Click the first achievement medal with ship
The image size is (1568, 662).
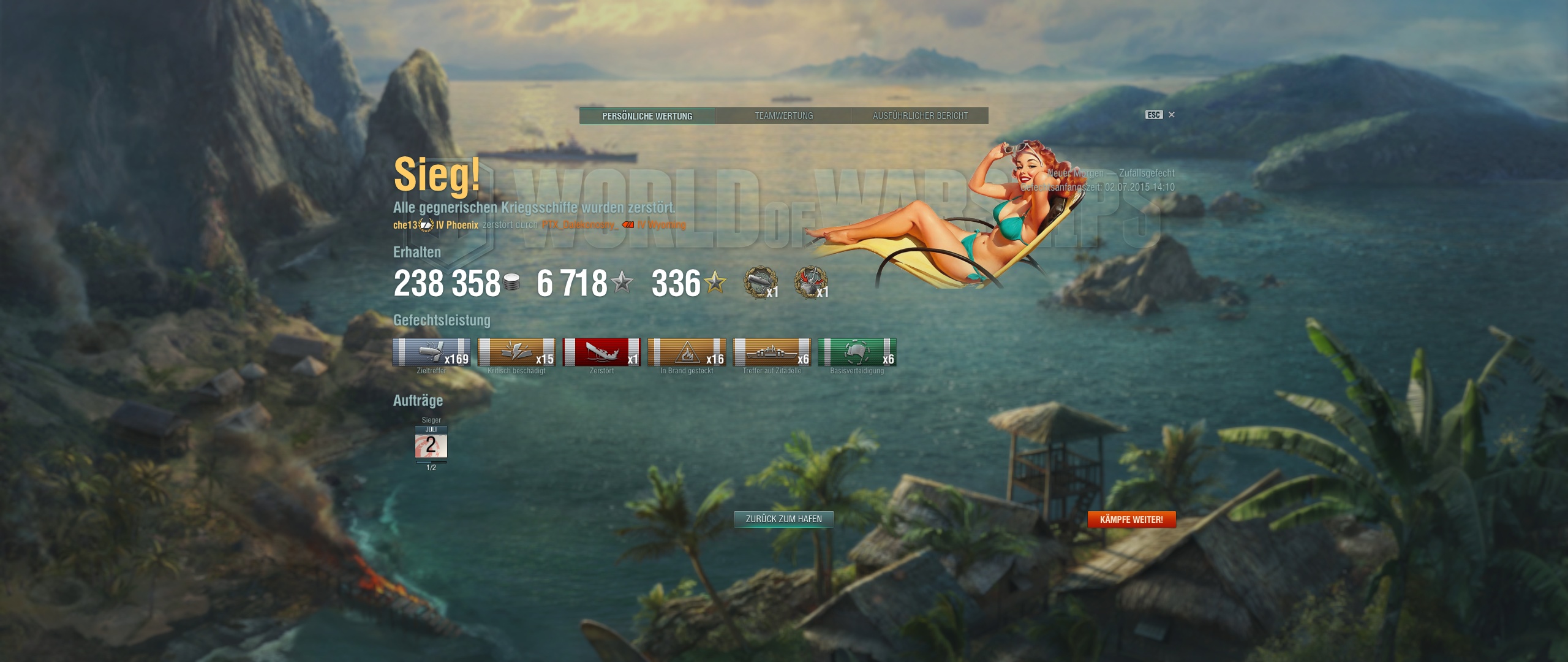tap(760, 283)
